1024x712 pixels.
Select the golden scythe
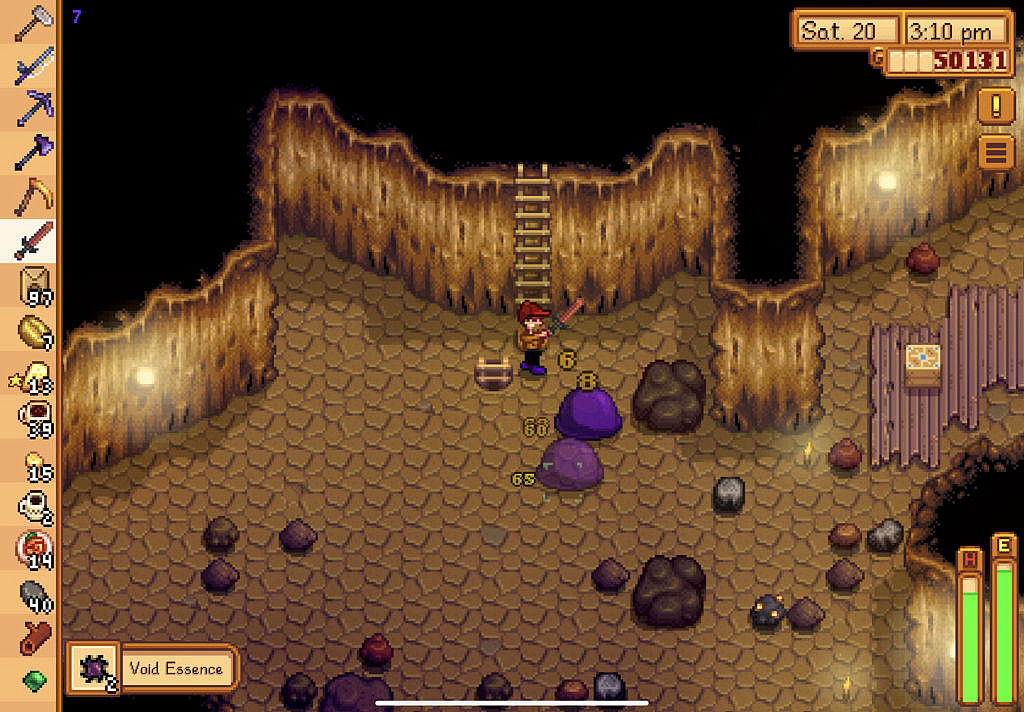(x=33, y=195)
